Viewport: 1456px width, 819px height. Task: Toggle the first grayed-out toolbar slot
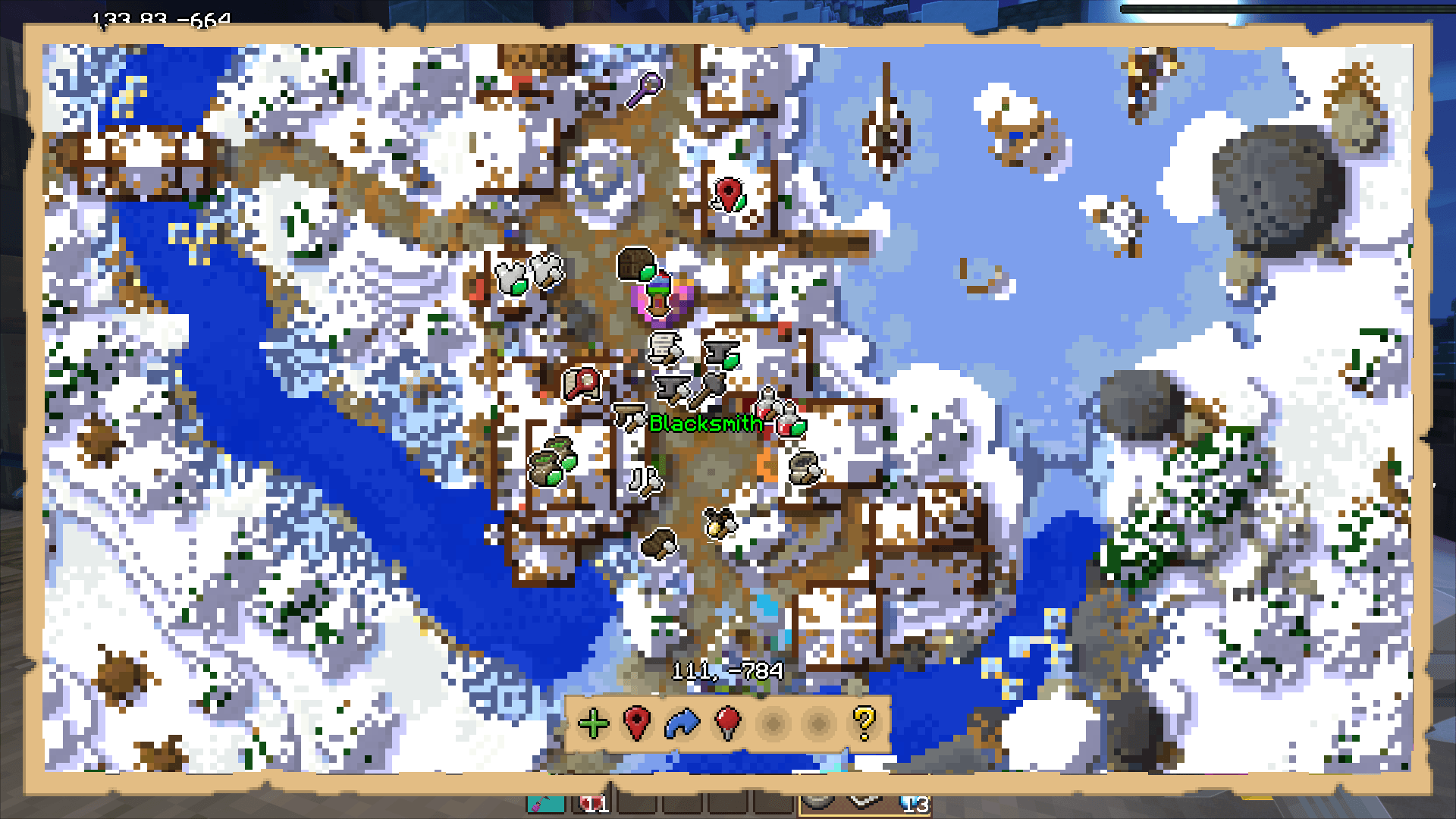(772, 724)
